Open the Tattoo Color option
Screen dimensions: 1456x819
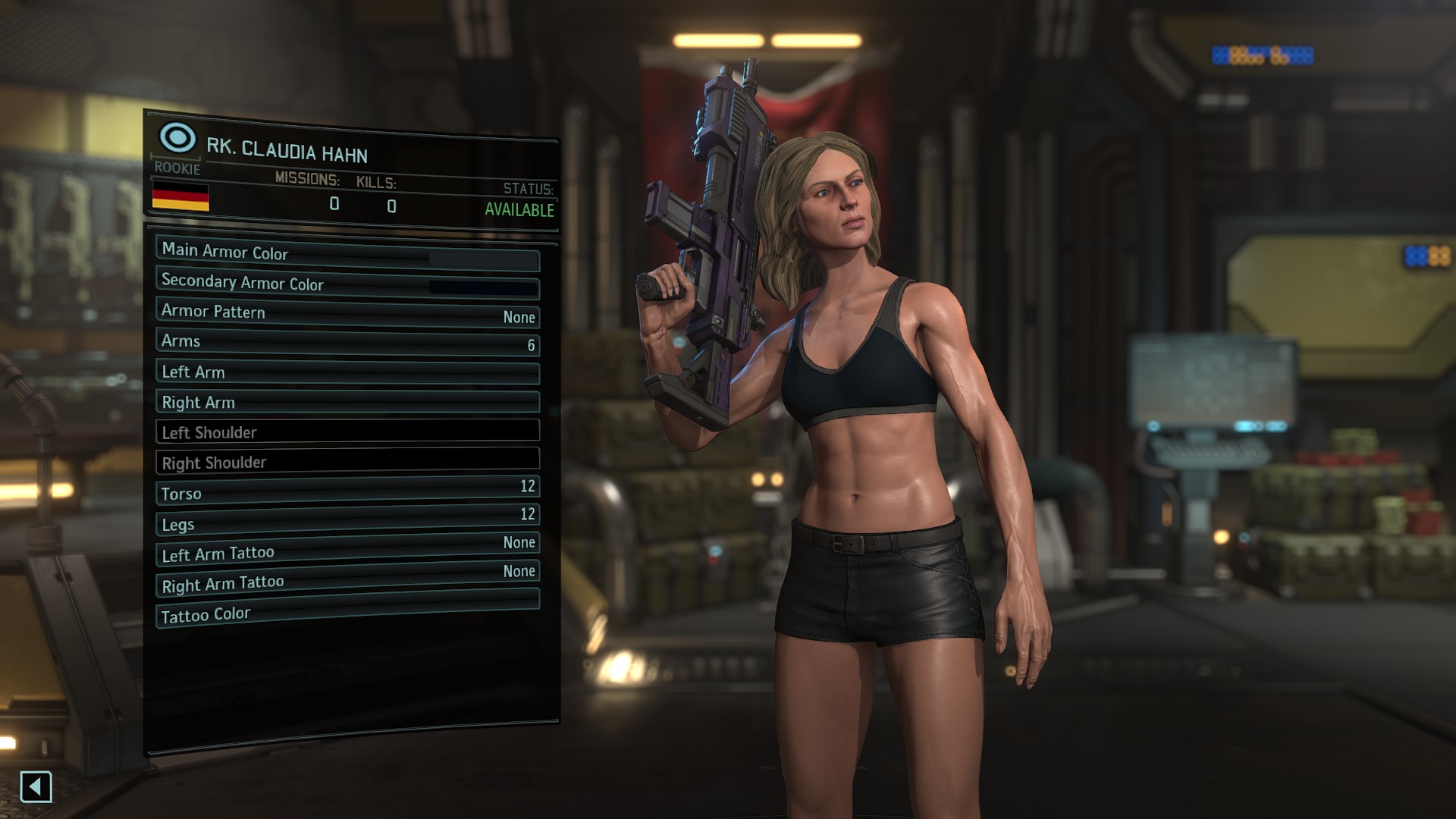click(347, 609)
